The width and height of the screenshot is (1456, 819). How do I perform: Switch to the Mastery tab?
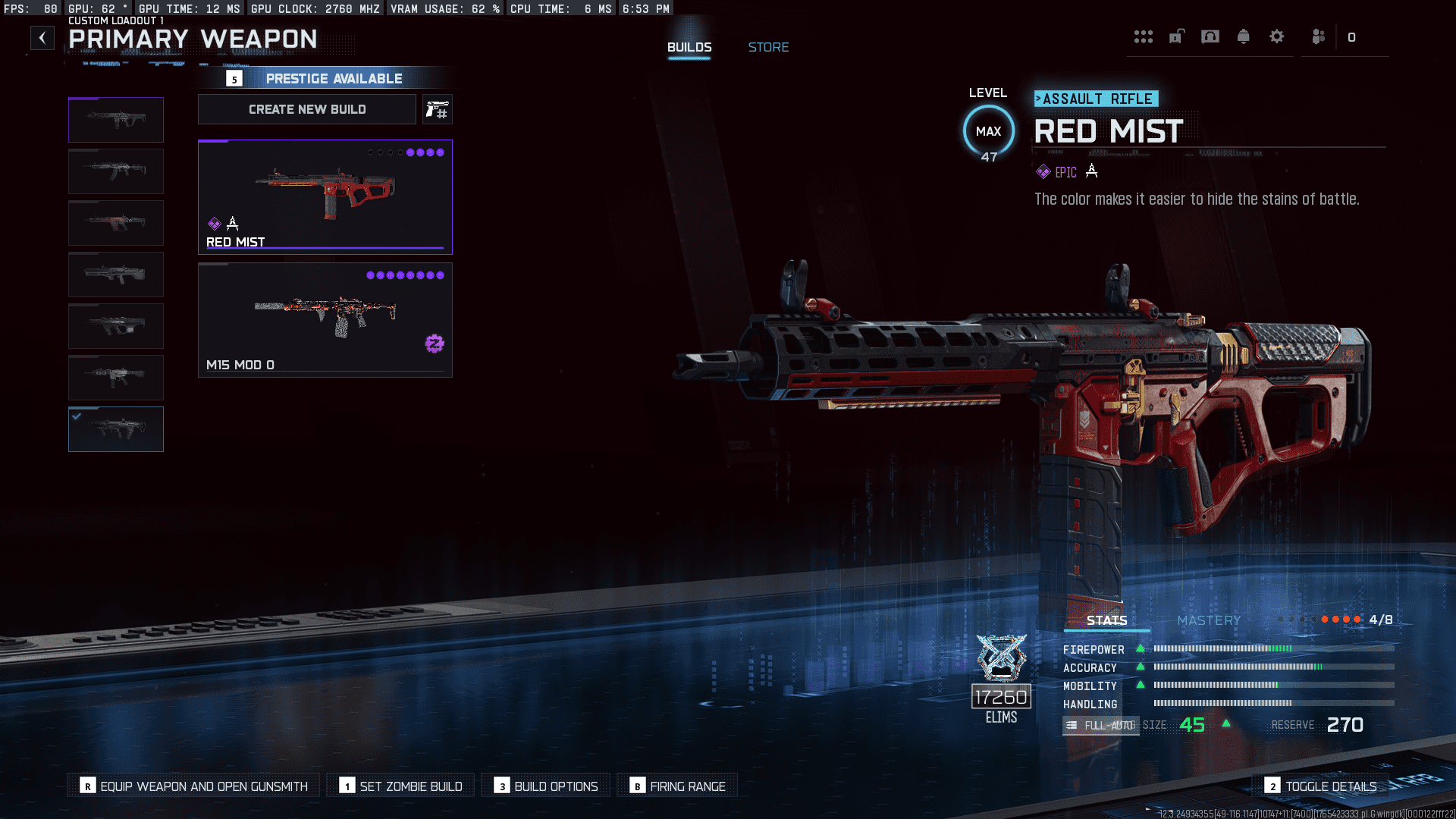1209,620
